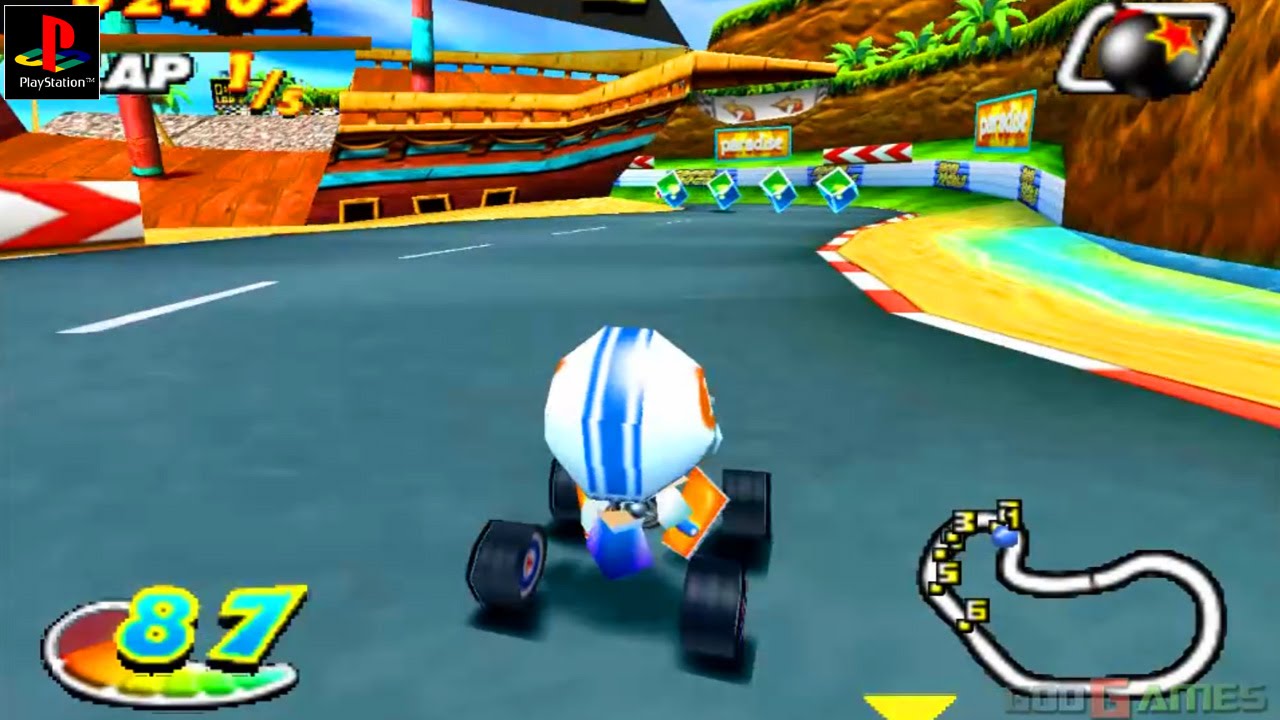The height and width of the screenshot is (720, 1280).
Task: Toggle position marker 5 on the minimap
Action: coord(948,570)
